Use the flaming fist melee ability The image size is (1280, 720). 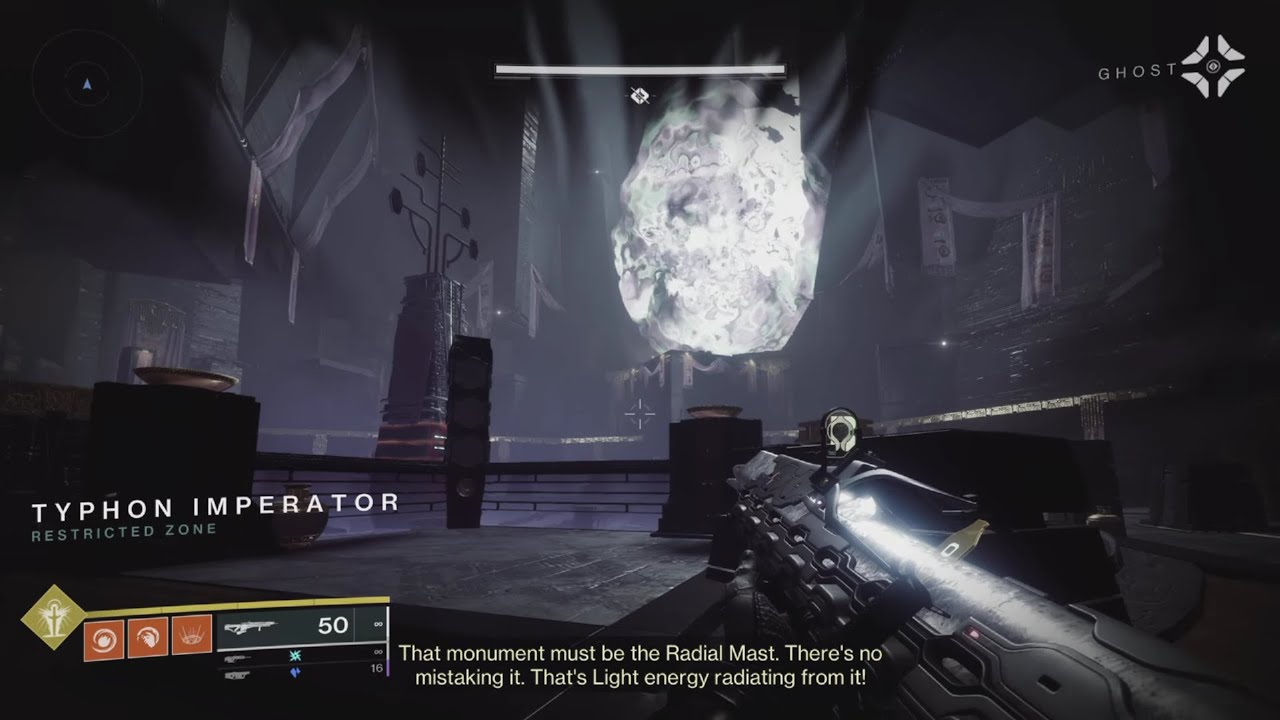pos(147,636)
